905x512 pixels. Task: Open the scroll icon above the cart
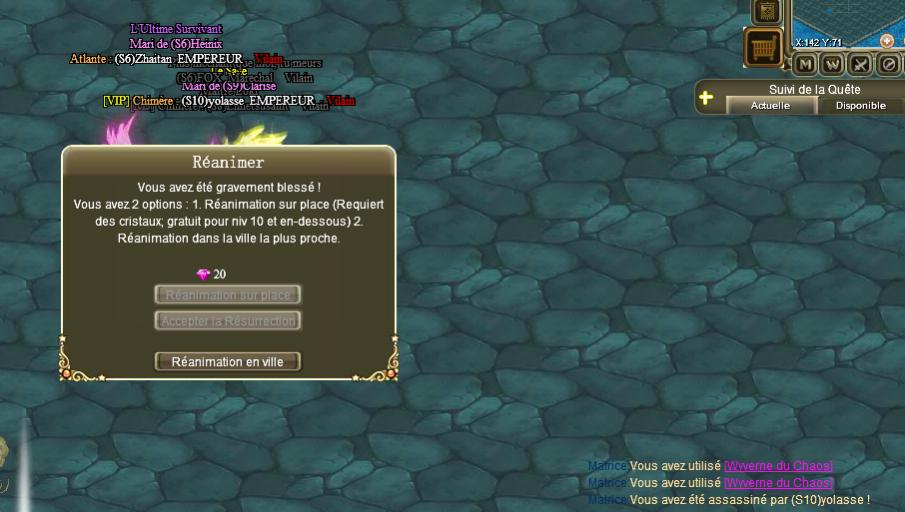(767, 11)
